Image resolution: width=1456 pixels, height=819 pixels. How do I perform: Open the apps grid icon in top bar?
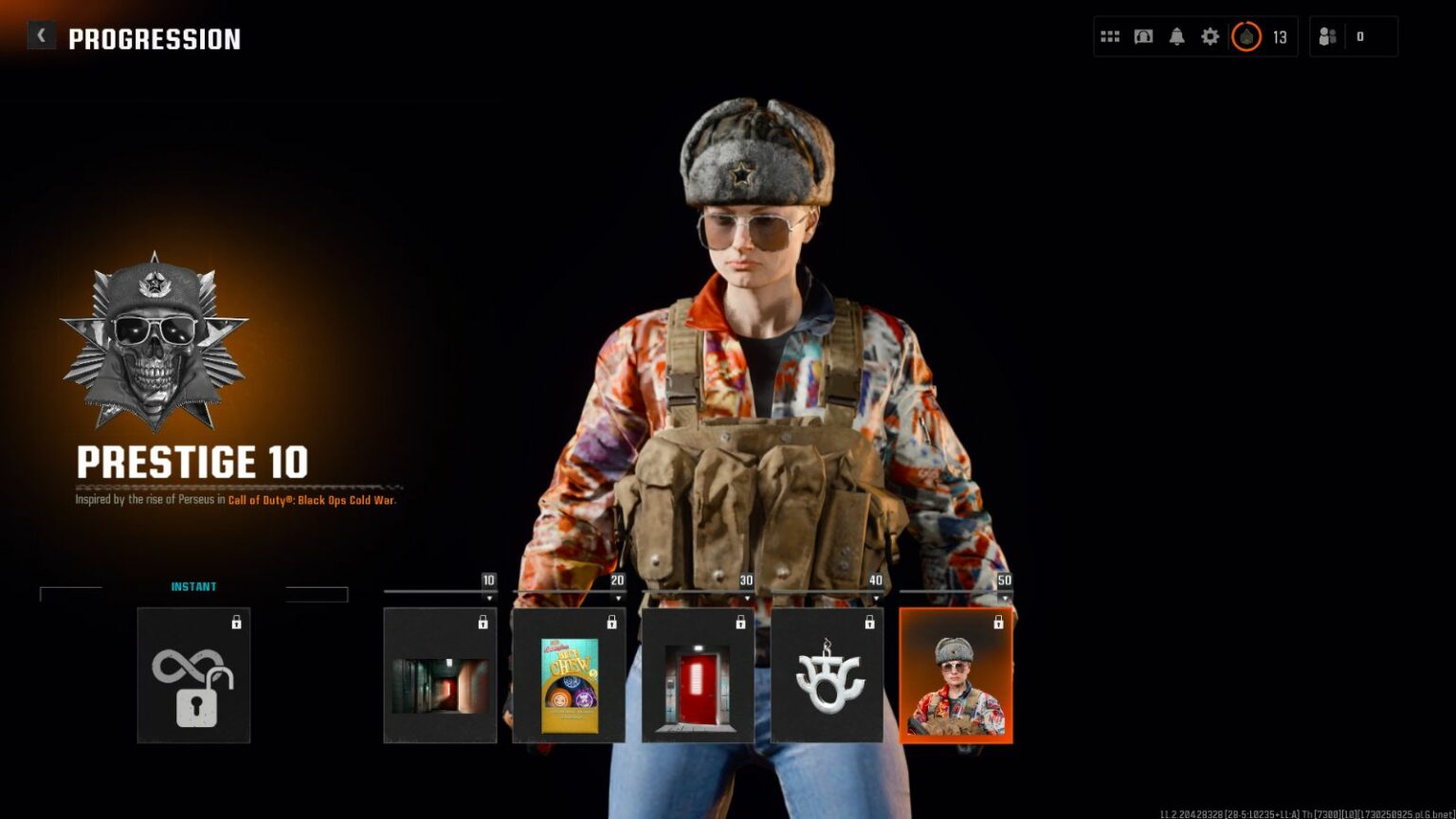[x=1109, y=36]
